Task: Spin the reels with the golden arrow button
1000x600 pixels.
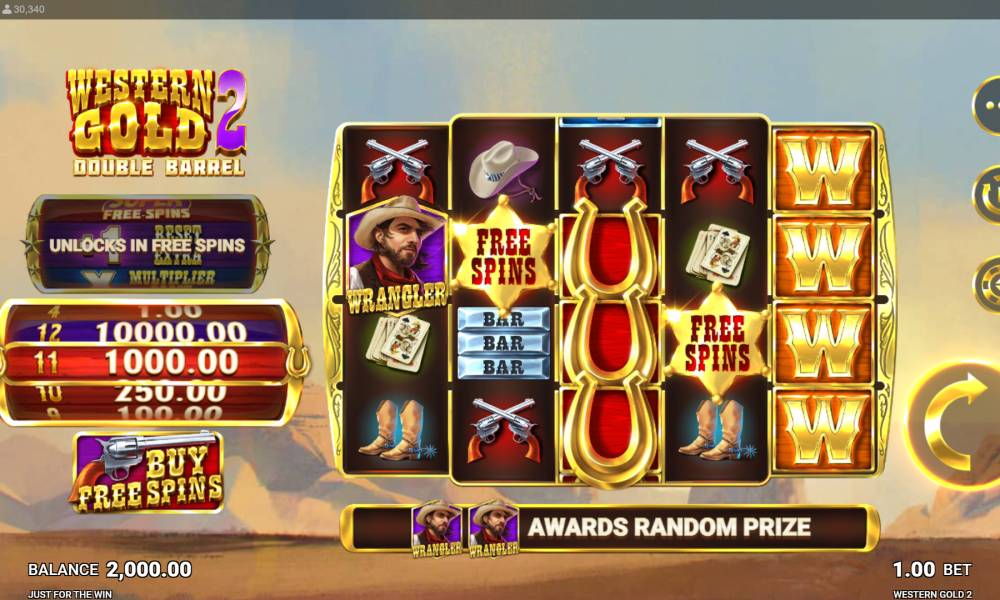Action: point(956,426)
